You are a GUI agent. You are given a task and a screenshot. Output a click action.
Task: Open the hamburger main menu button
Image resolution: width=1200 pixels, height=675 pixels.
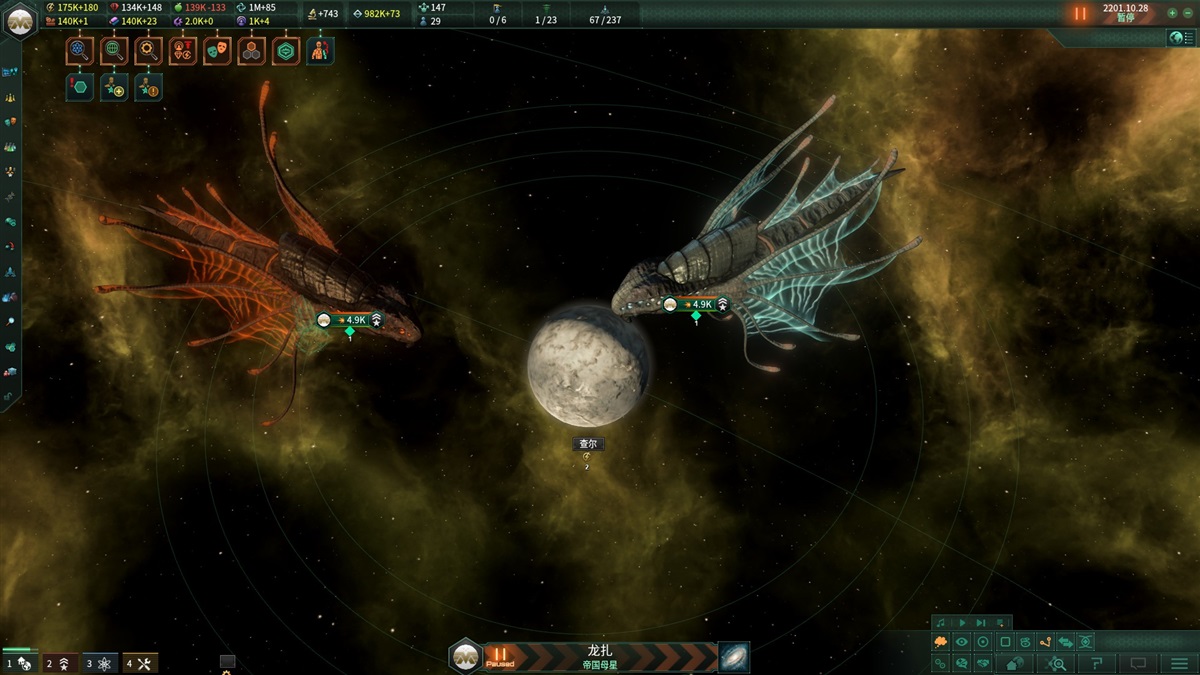tap(1180, 663)
